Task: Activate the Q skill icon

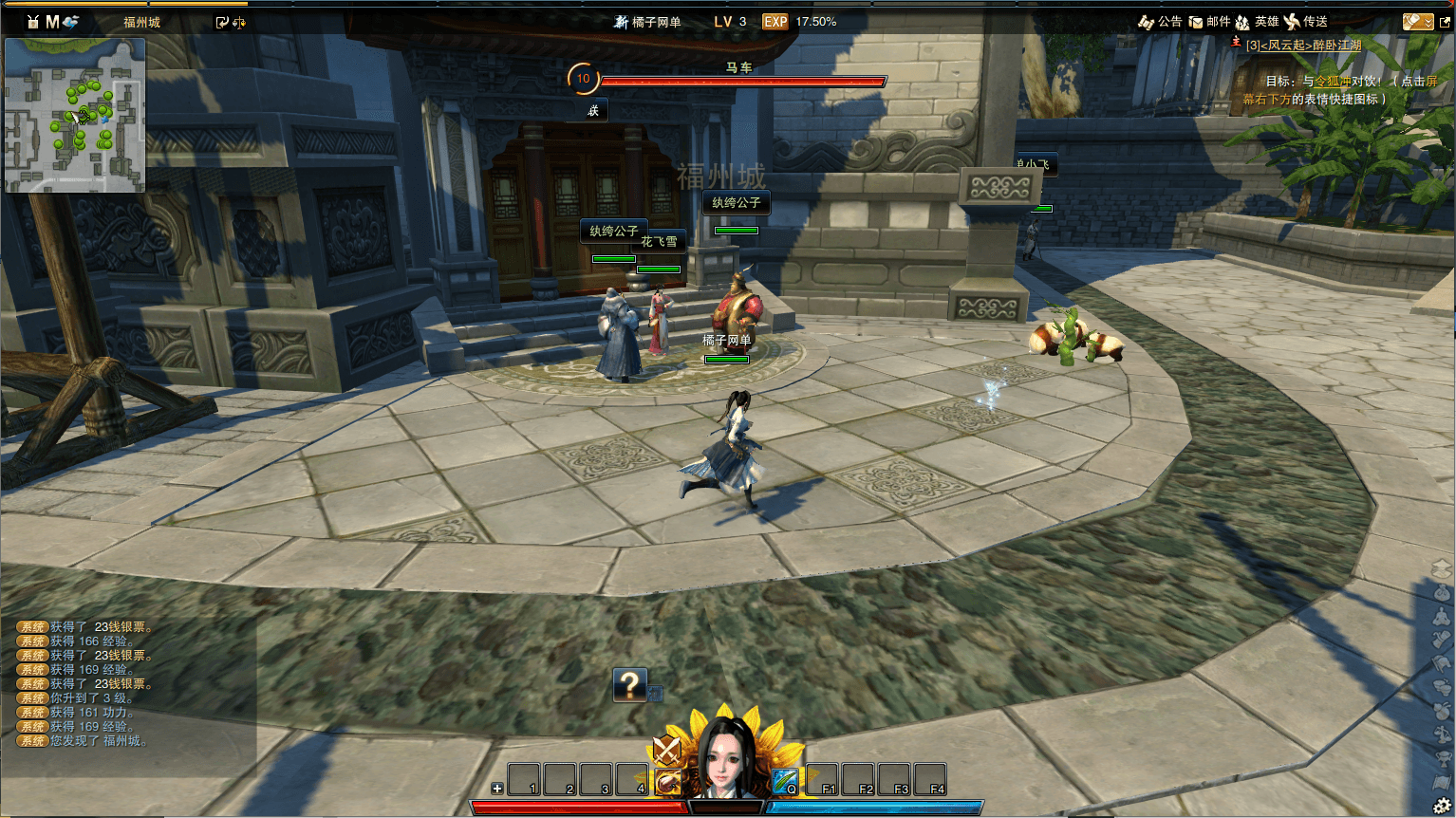Action: point(785,781)
